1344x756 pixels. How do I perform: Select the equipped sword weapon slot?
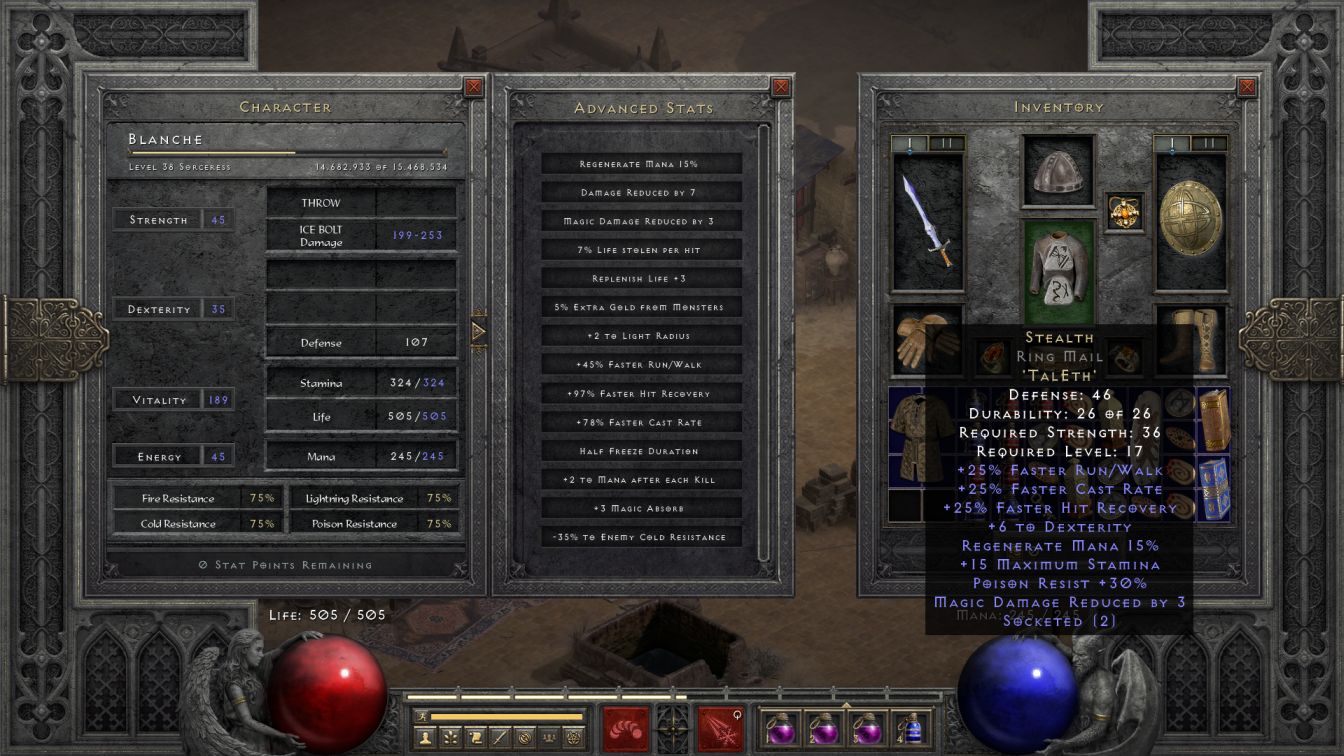(927, 220)
